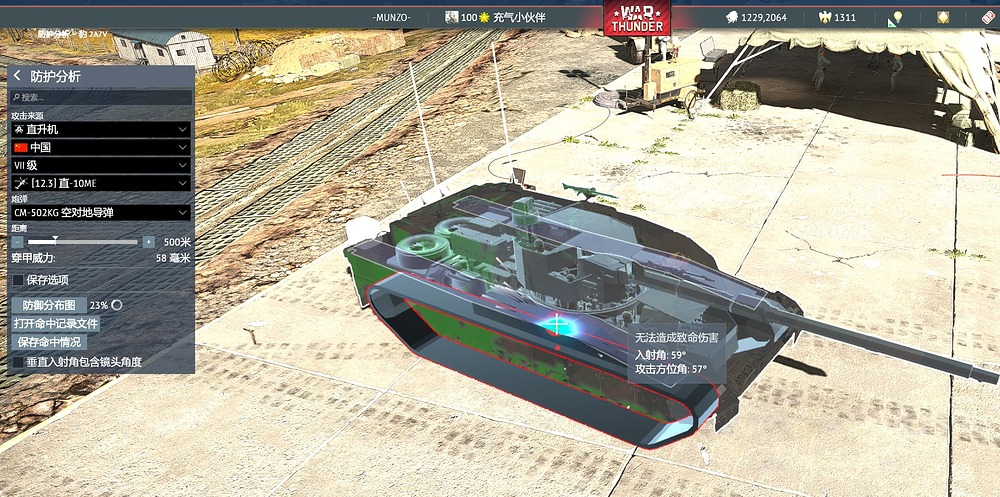Viewport: 1000px width, 497px height.
Task: Toggle the 垂直入射角包含镜头角度 checkbox
Action: coord(18,361)
